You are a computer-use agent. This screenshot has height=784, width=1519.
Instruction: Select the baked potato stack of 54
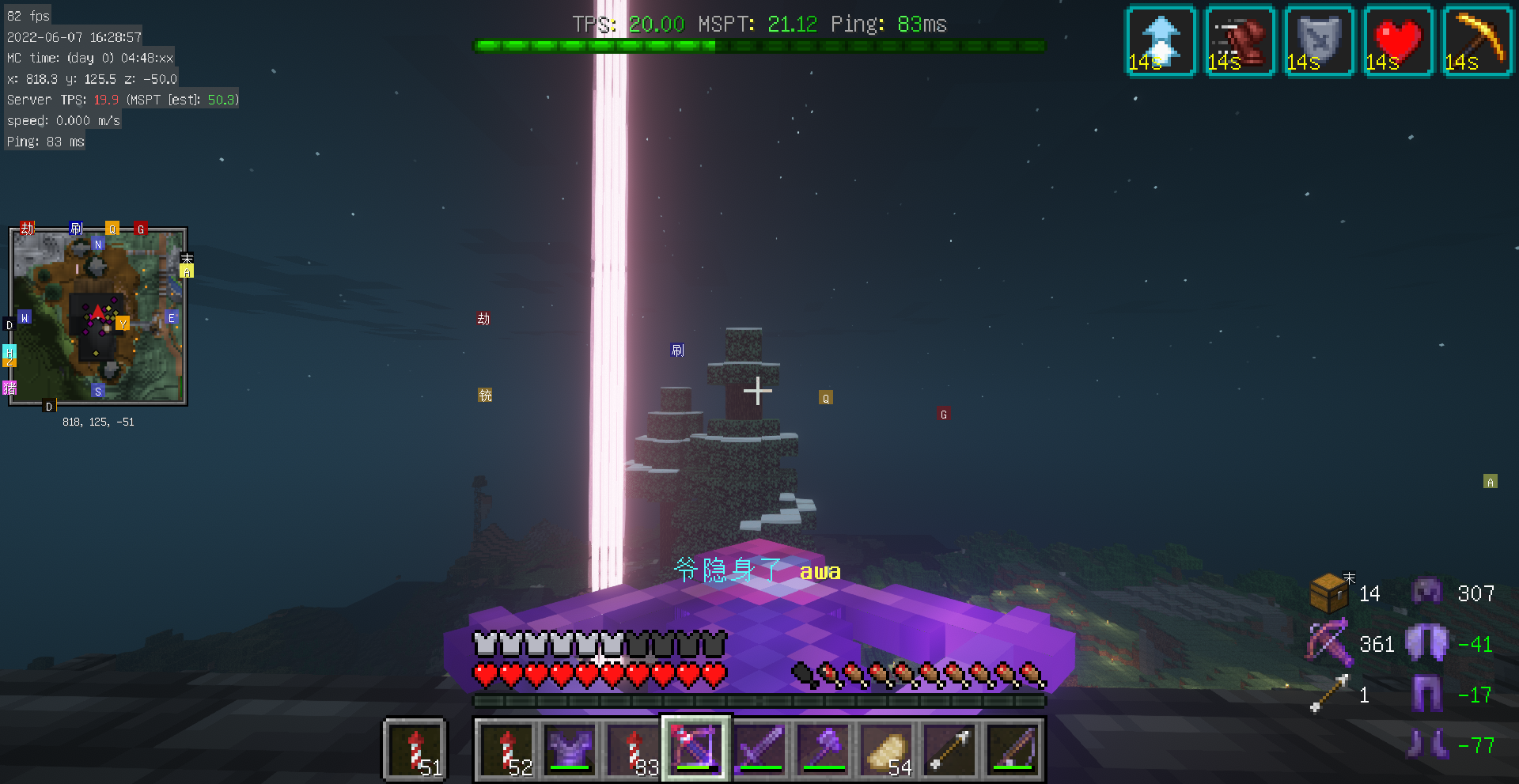888,748
